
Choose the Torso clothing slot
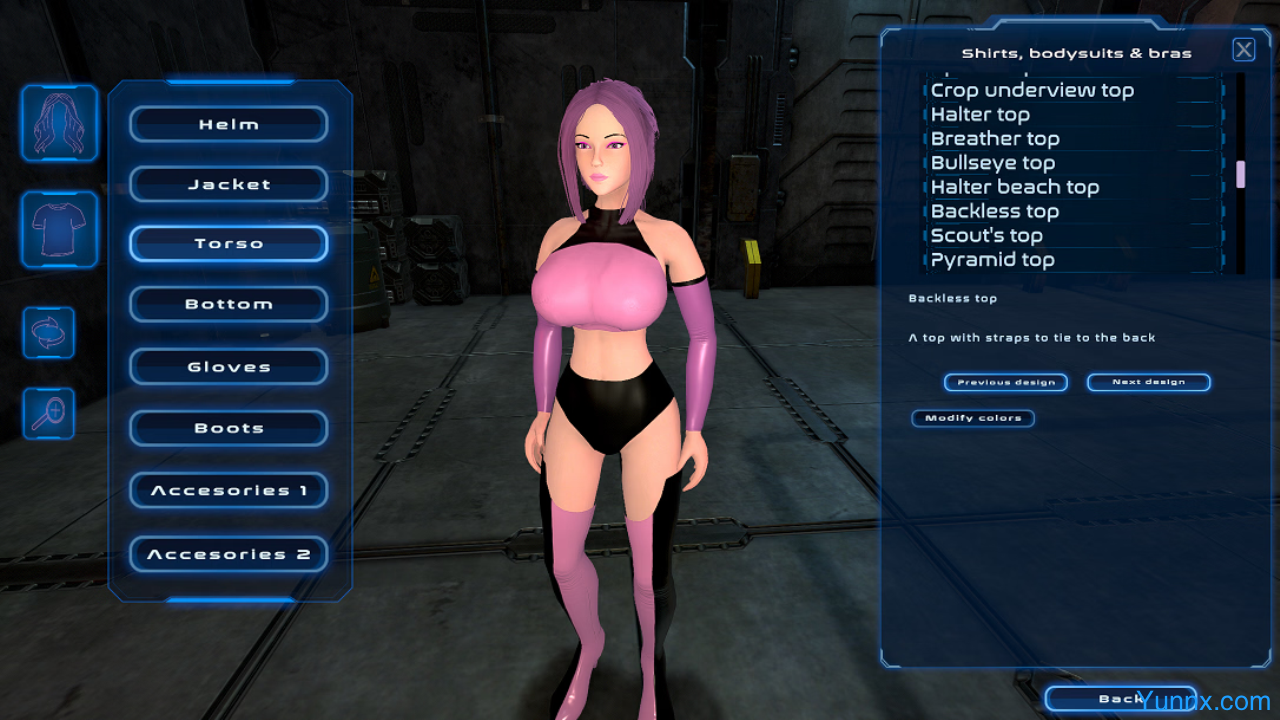(x=229, y=244)
